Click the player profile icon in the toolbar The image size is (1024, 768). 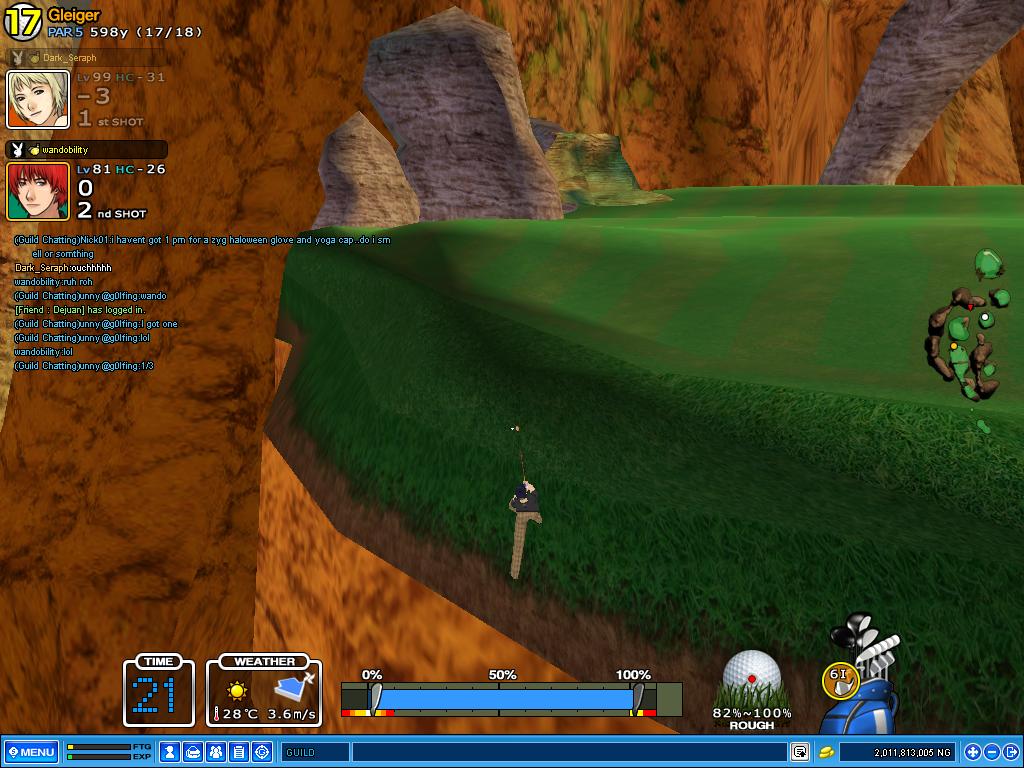click(x=170, y=752)
